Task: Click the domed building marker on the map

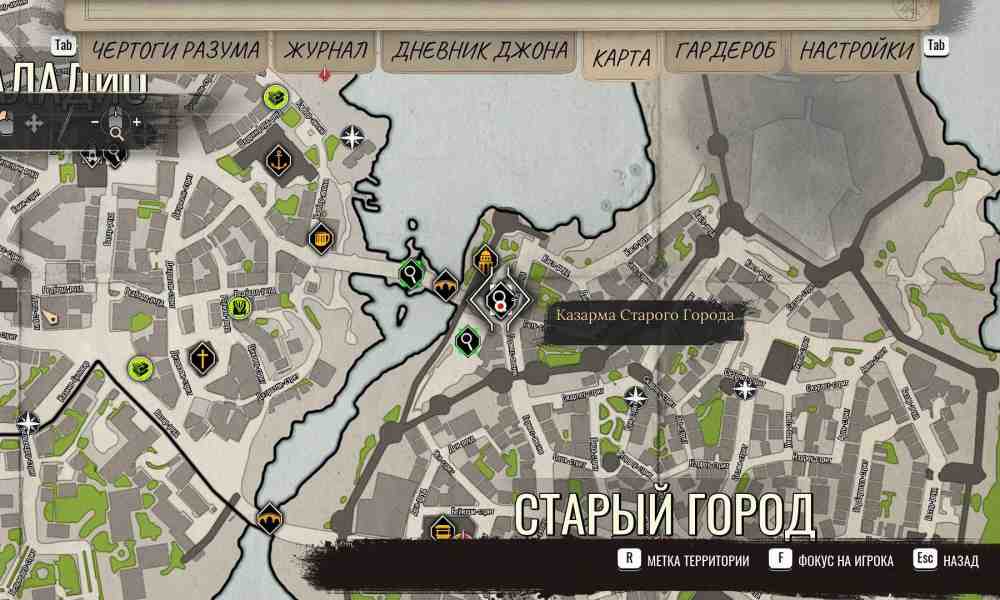Action: 485,261
